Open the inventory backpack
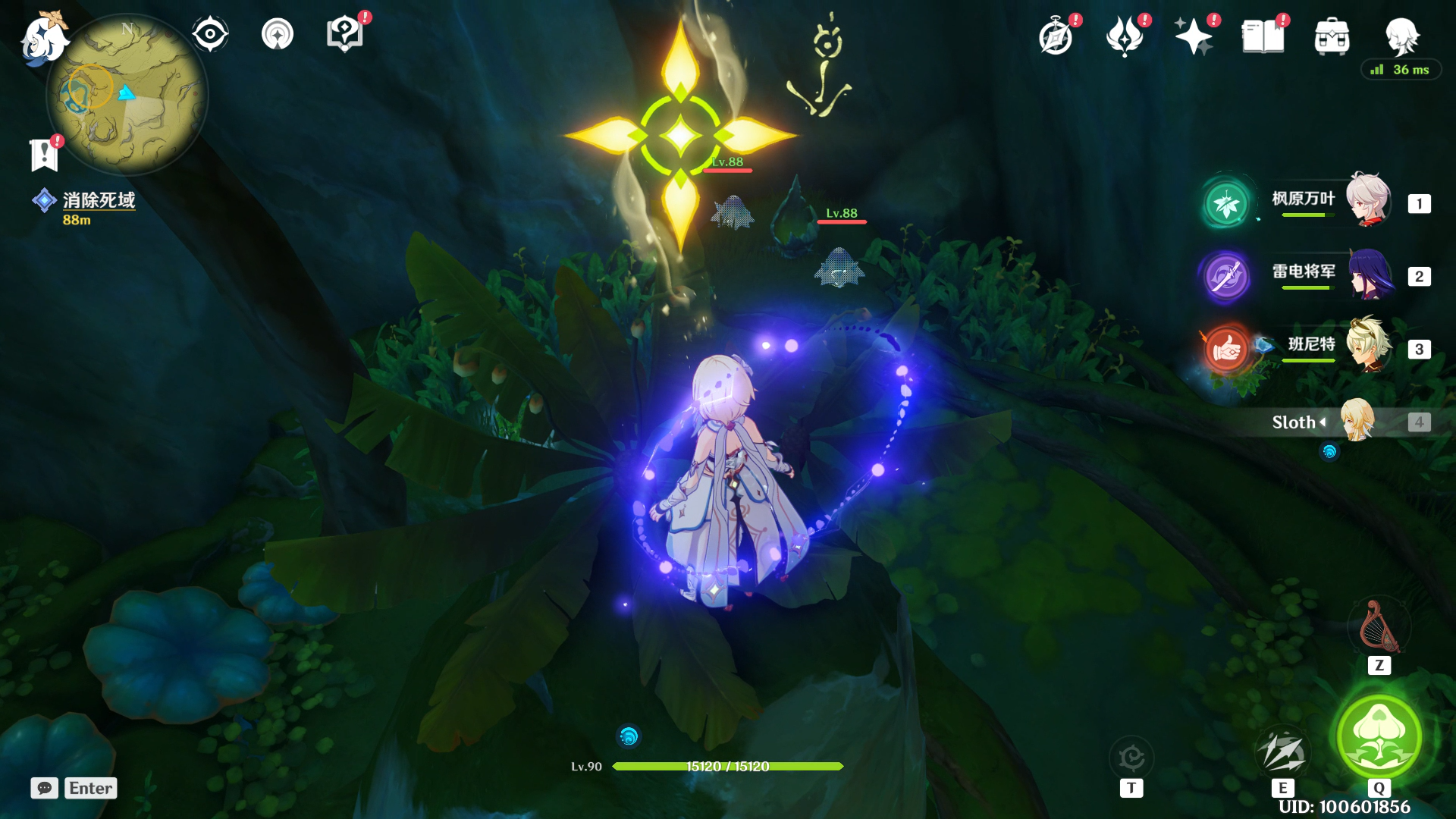Viewport: 1456px width, 819px height. coord(1332,36)
